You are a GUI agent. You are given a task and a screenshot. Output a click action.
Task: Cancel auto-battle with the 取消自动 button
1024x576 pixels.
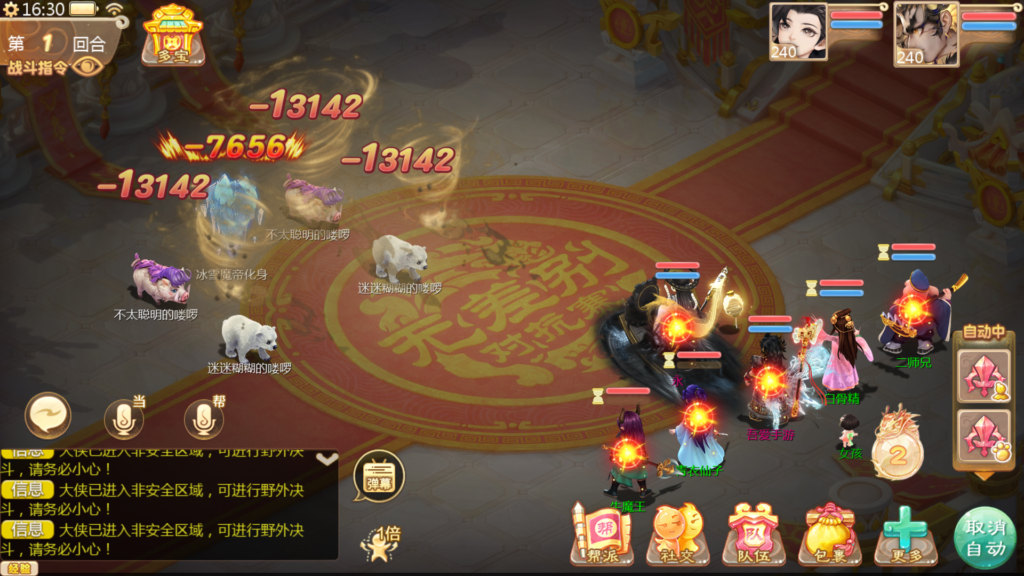985,538
